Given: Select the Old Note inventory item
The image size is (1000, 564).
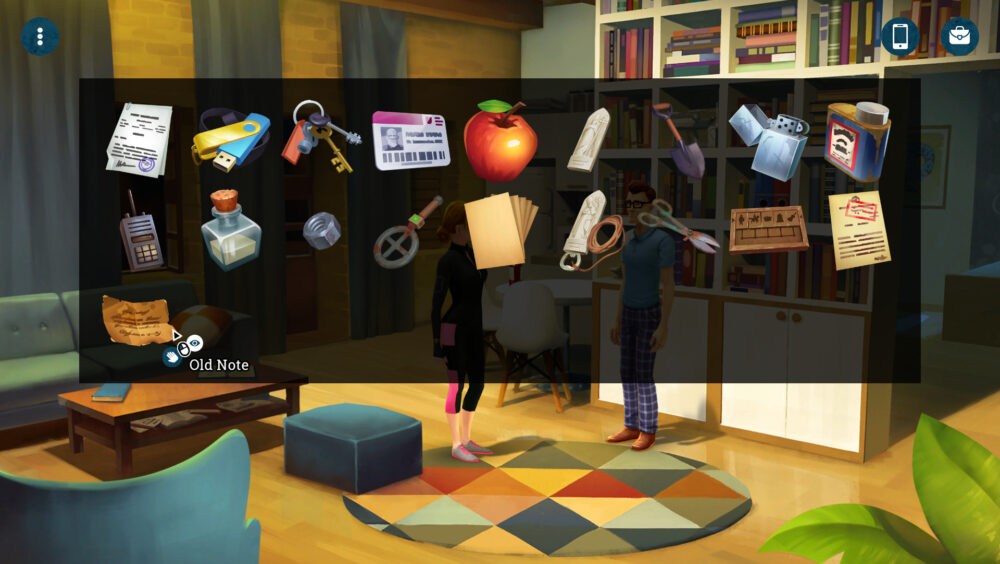Looking at the screenshot, I should [x=138, y=318].
